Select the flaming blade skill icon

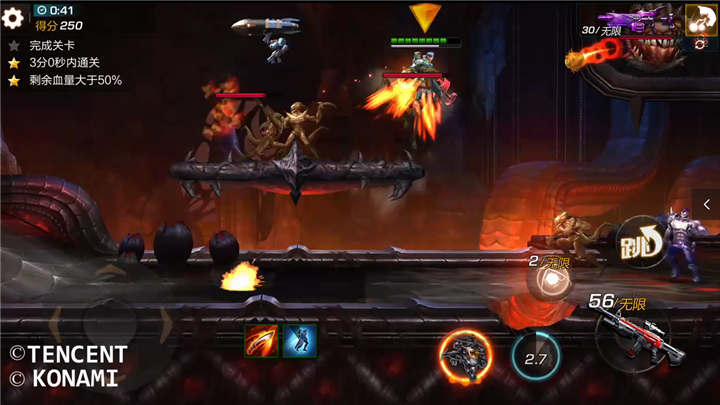pos(261,340)
